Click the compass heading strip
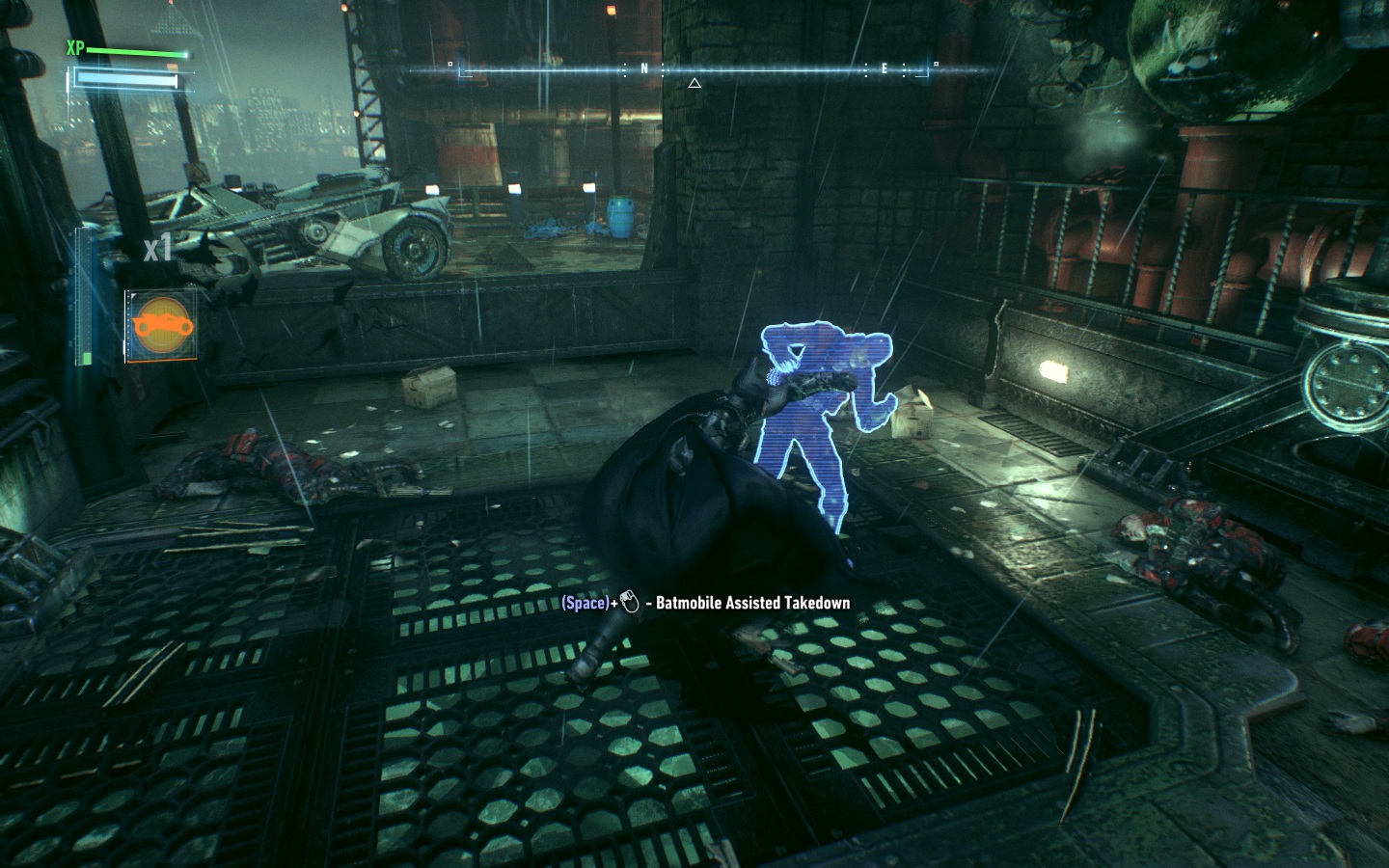Image resolution: width=1389 pixels, height=868 pixels. 694,69
